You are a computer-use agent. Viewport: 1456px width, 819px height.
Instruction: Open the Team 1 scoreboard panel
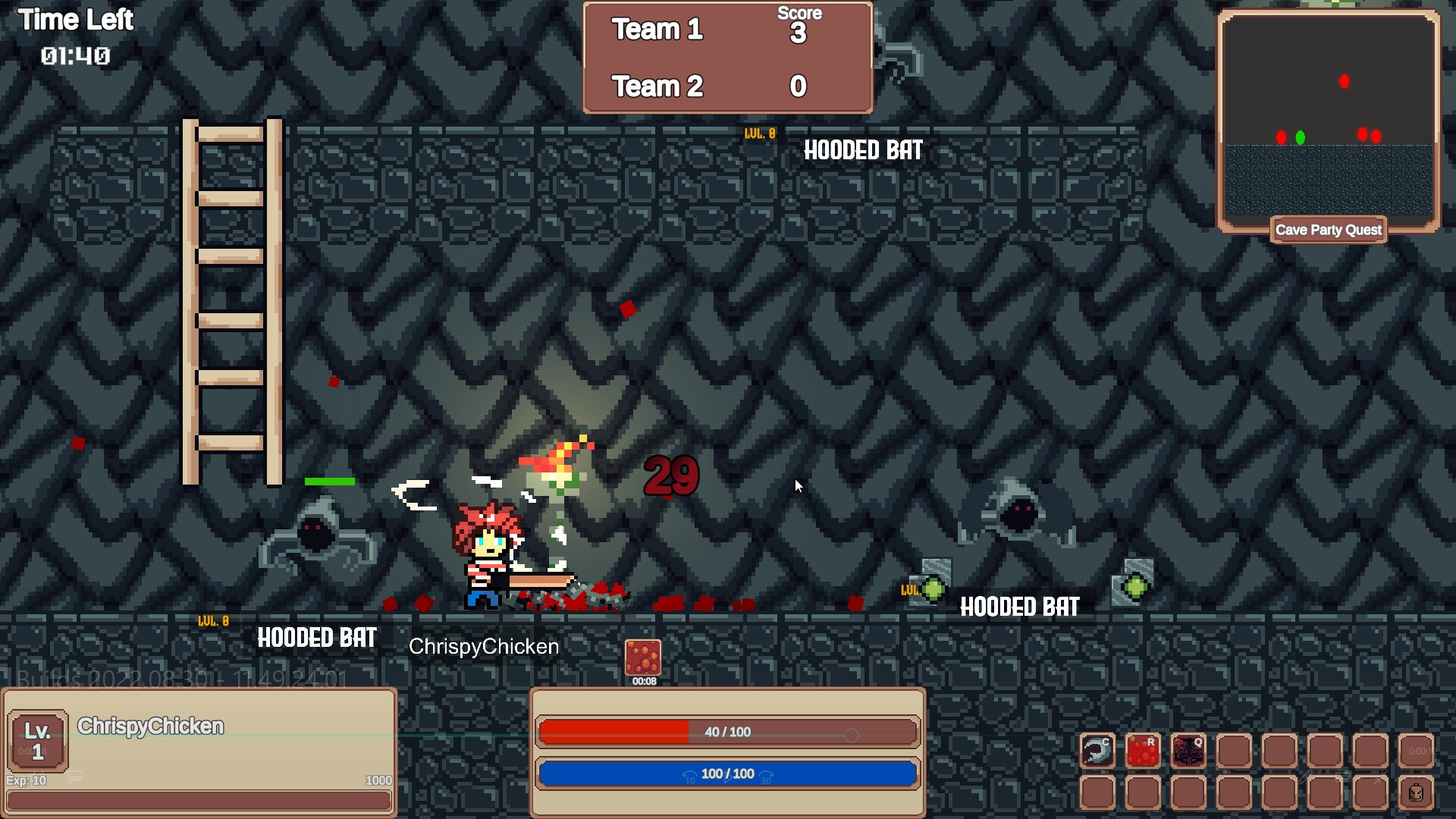coord(657,30)
